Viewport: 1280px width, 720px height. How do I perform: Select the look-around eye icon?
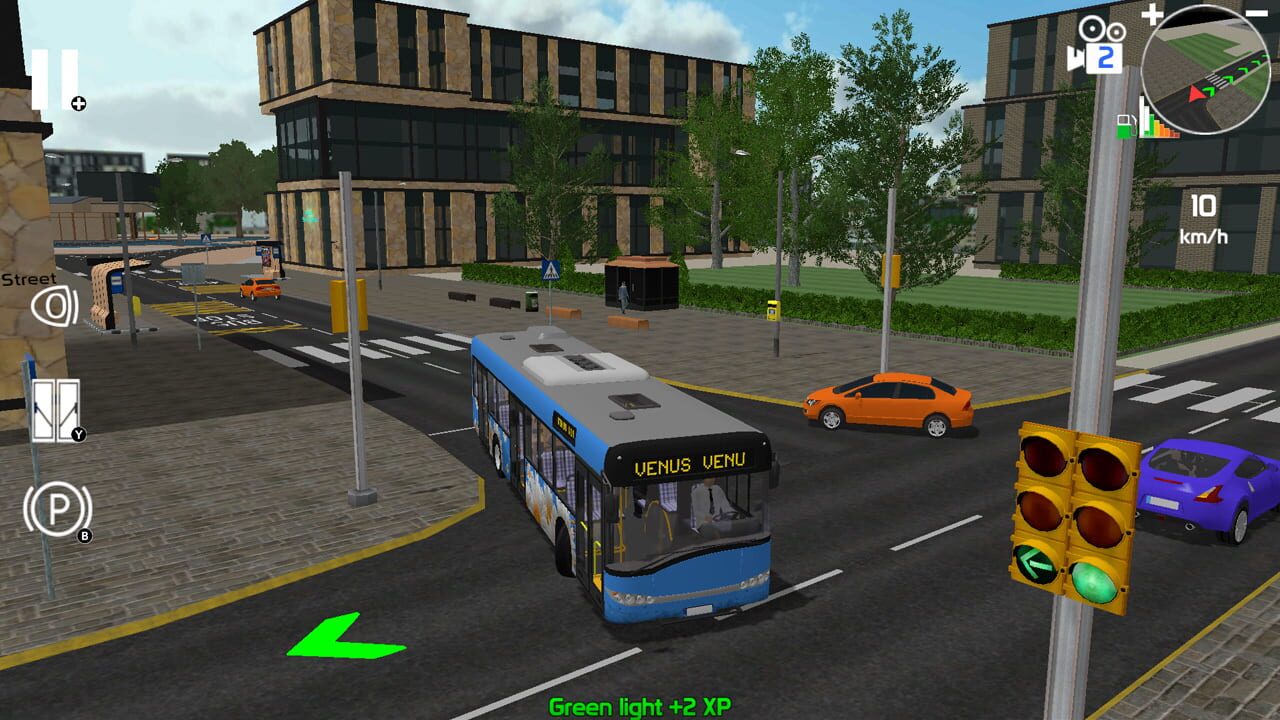pos(57,308)
